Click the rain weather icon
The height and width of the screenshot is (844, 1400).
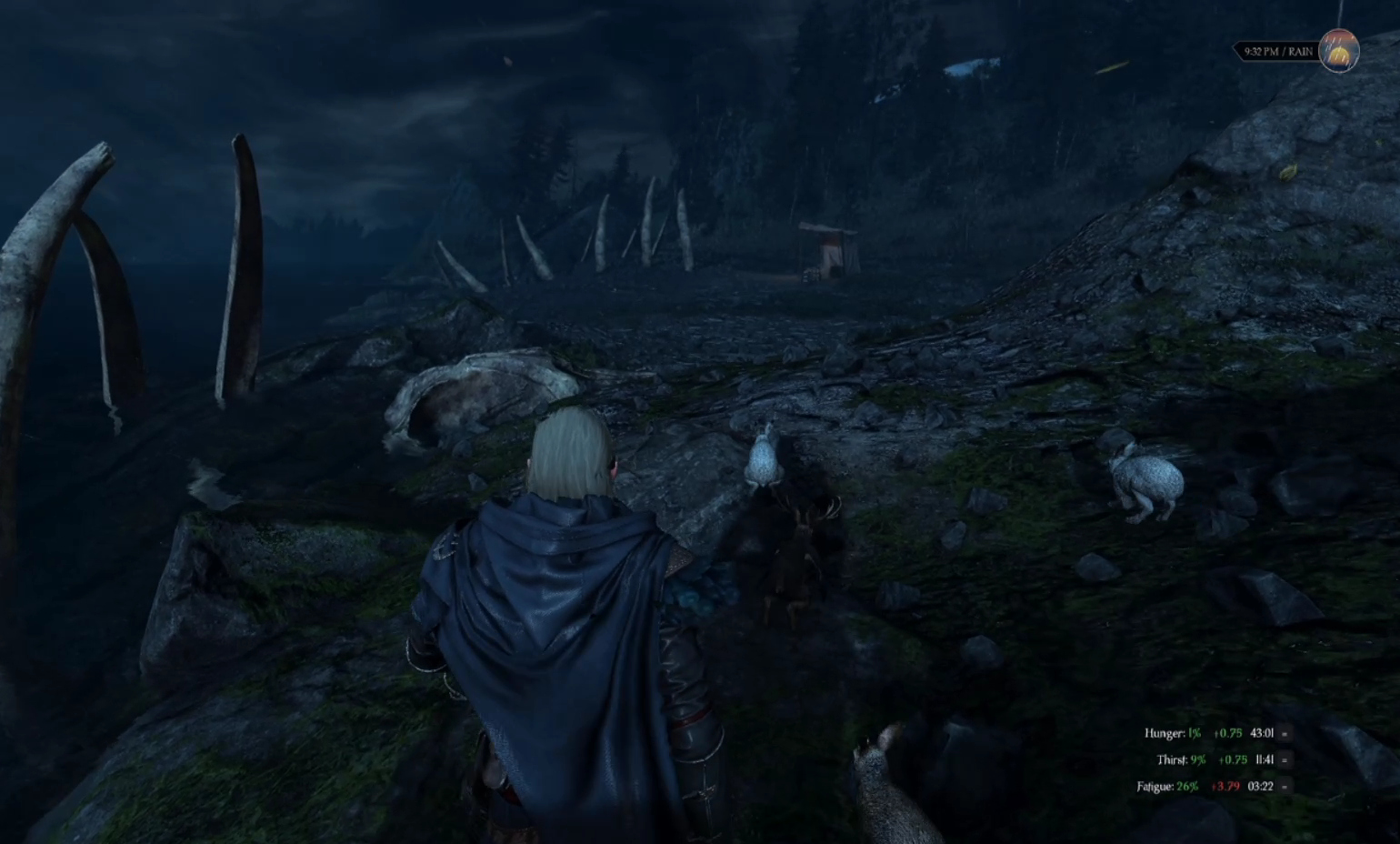(1338, 52)
